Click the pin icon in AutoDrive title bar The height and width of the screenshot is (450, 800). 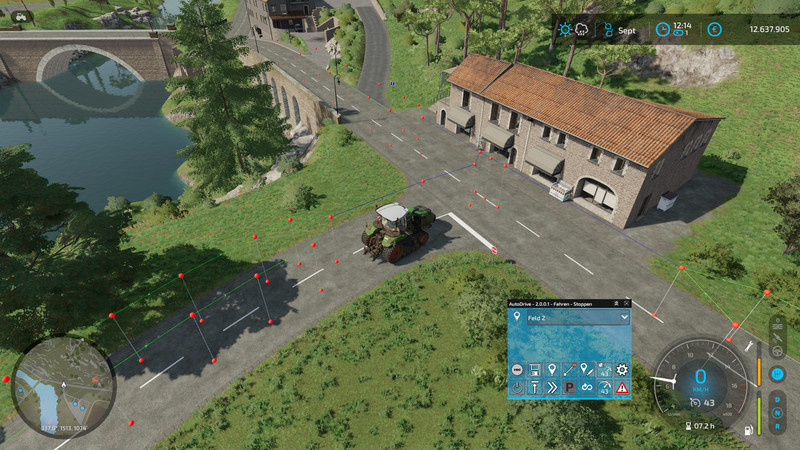614,303
